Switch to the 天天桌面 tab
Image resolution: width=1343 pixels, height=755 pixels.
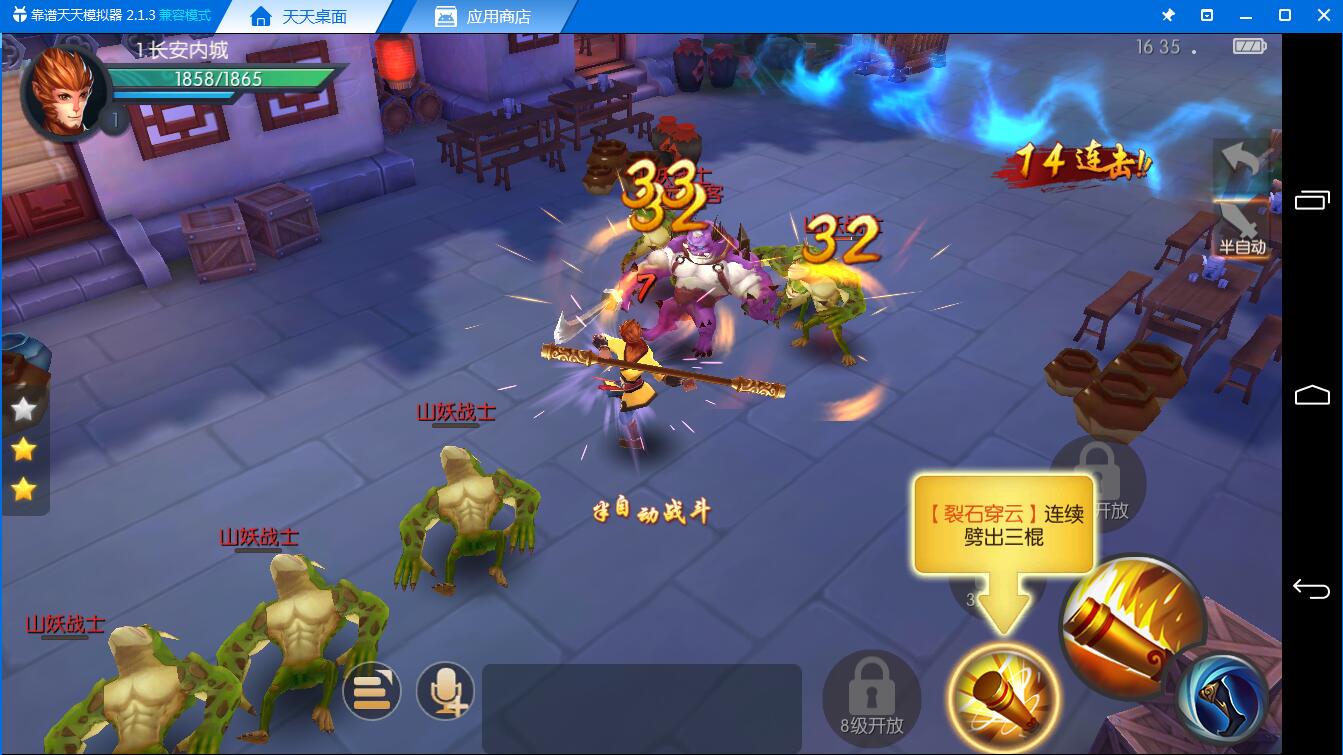click(x=301, y=17)
